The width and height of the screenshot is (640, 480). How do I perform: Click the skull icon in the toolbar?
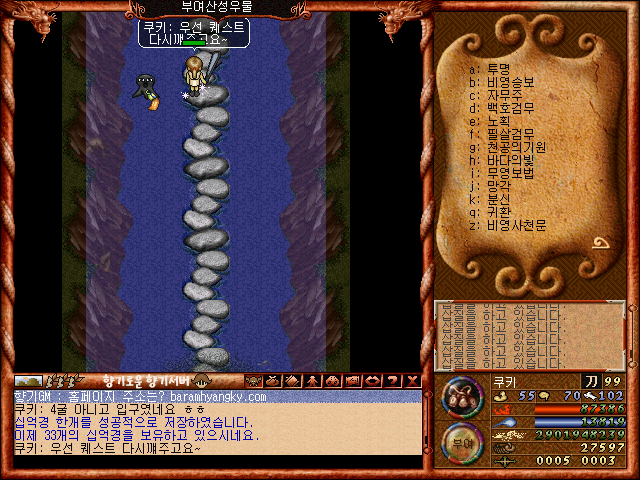point(253,381)
